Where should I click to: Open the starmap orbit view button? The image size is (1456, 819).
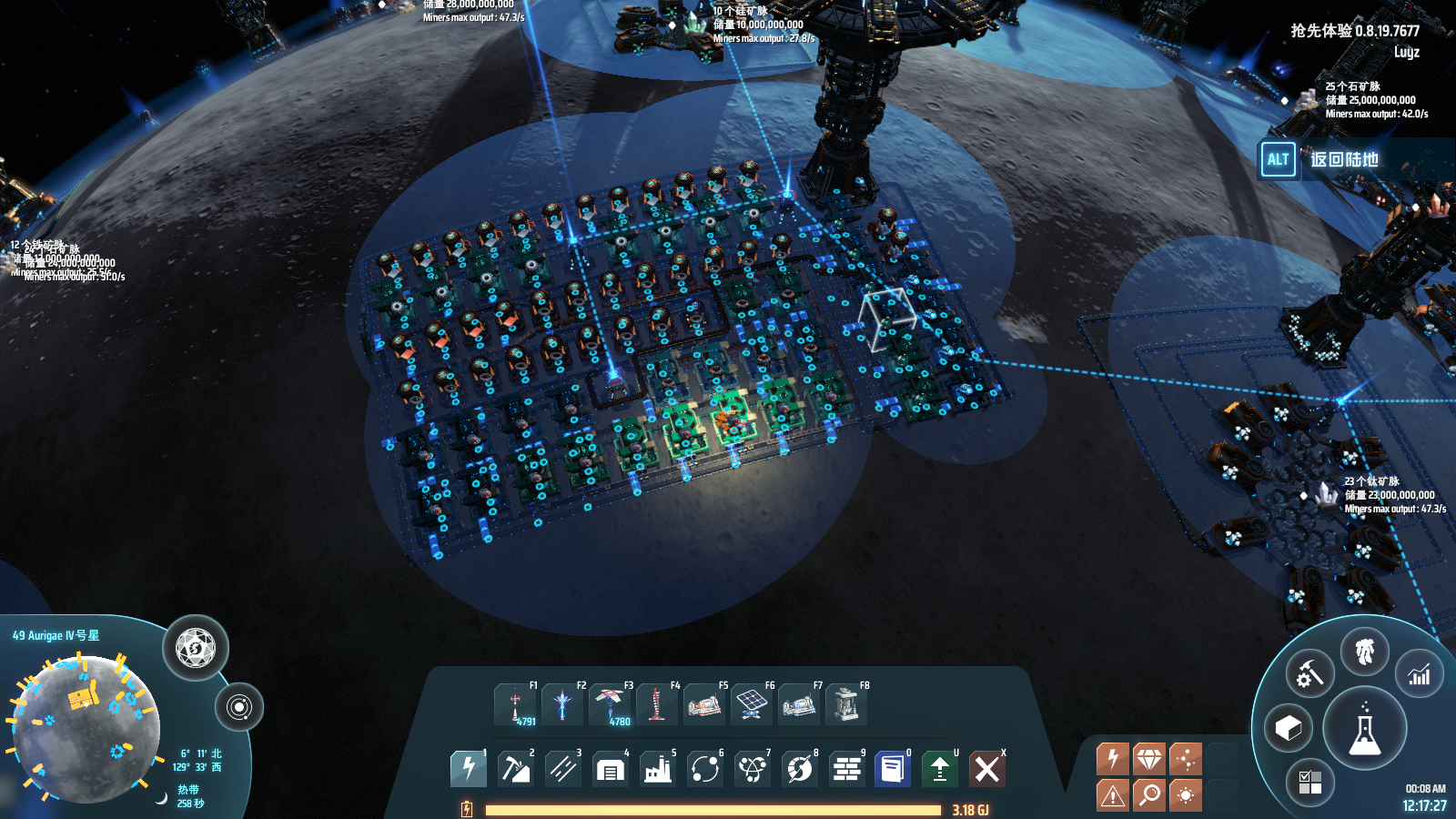[x=239, y=707]
